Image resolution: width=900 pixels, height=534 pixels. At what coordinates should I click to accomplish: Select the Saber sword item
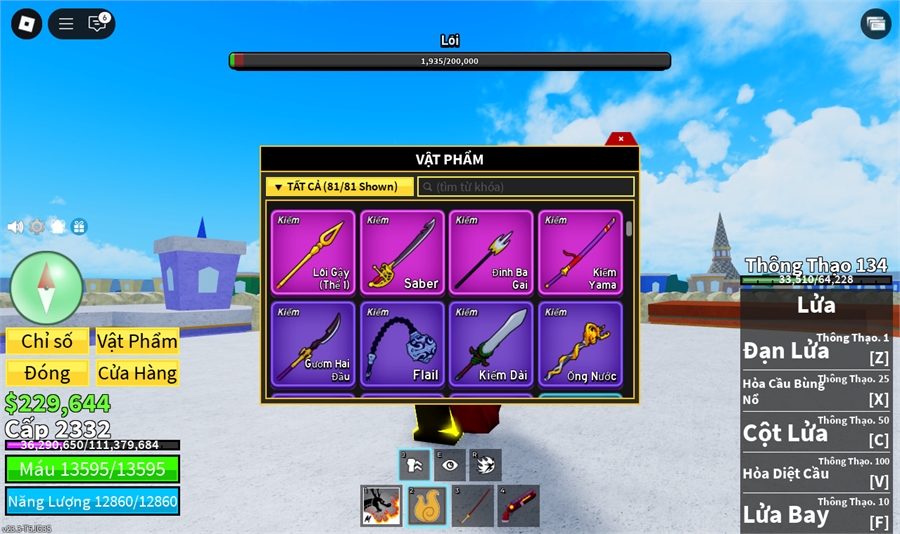coord(402,252)
